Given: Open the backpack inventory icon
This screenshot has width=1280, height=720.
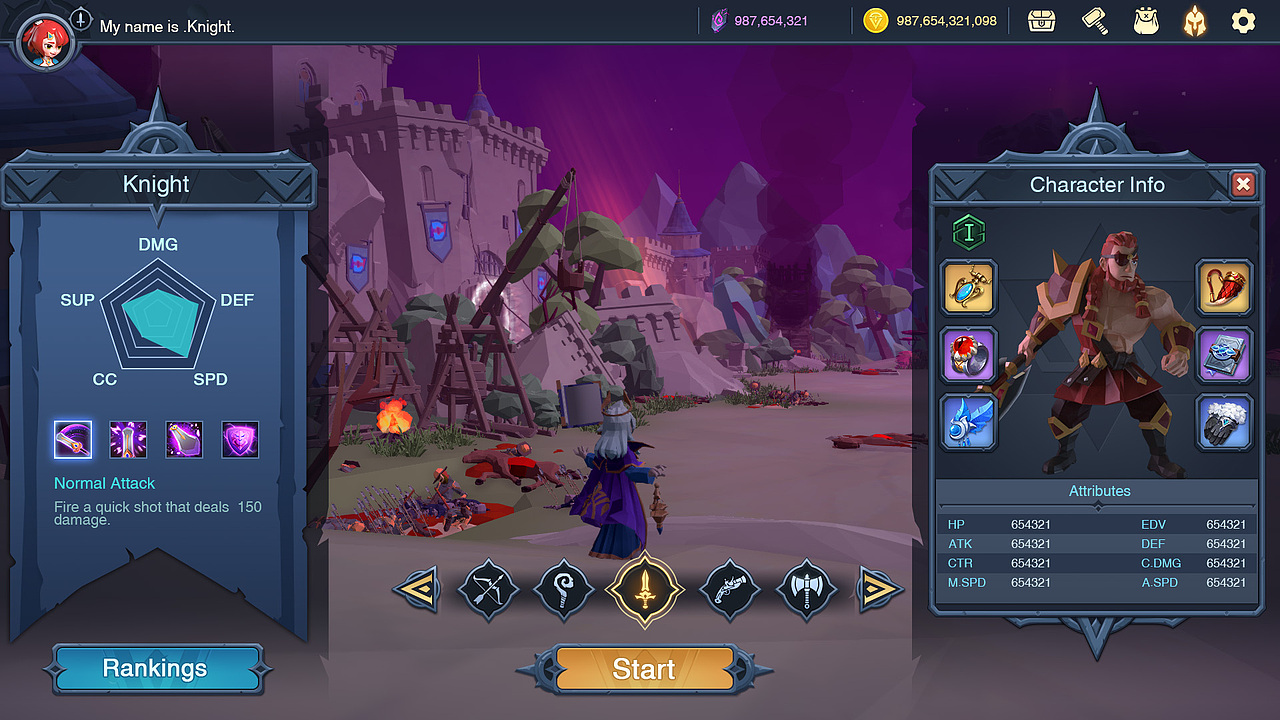Looking at the screenshot, I should pos(1145,21).
